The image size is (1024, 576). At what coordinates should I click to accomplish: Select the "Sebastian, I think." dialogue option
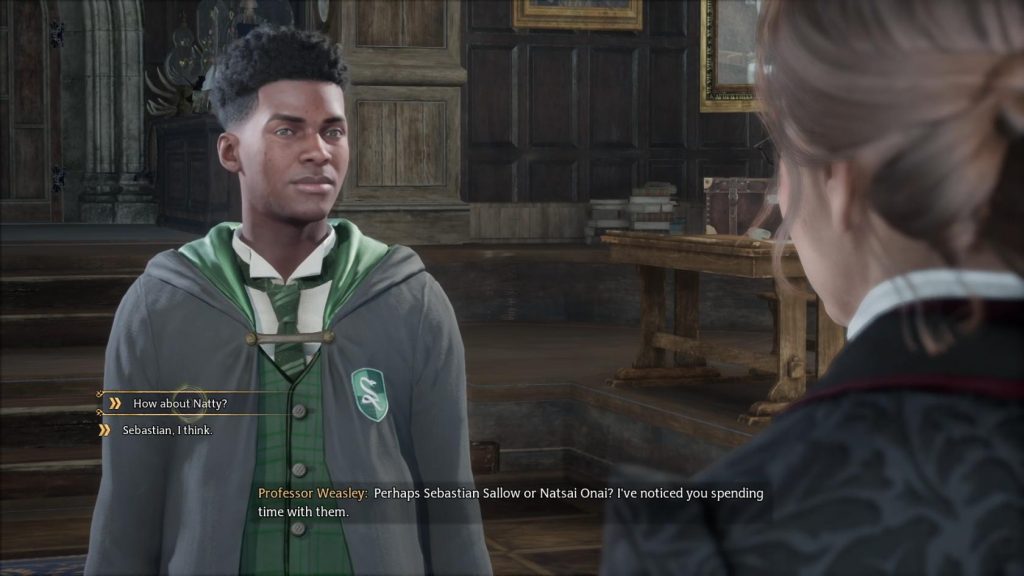click(x=167, y=430)
